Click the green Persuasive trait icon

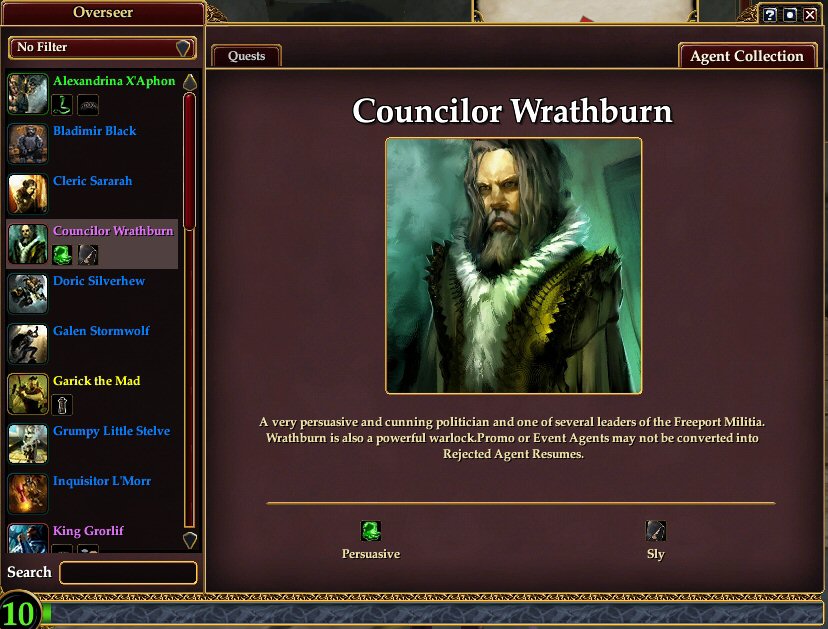(x=371, y=531)
